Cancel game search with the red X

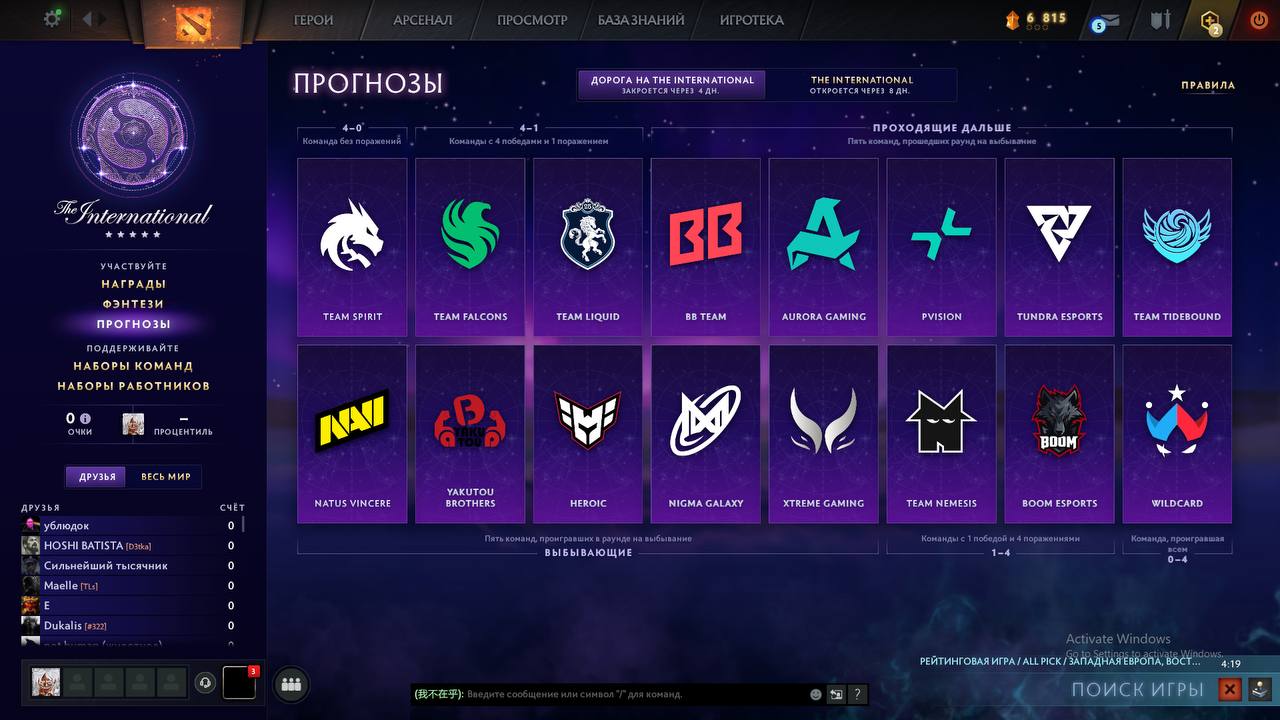coord(1229,688)
